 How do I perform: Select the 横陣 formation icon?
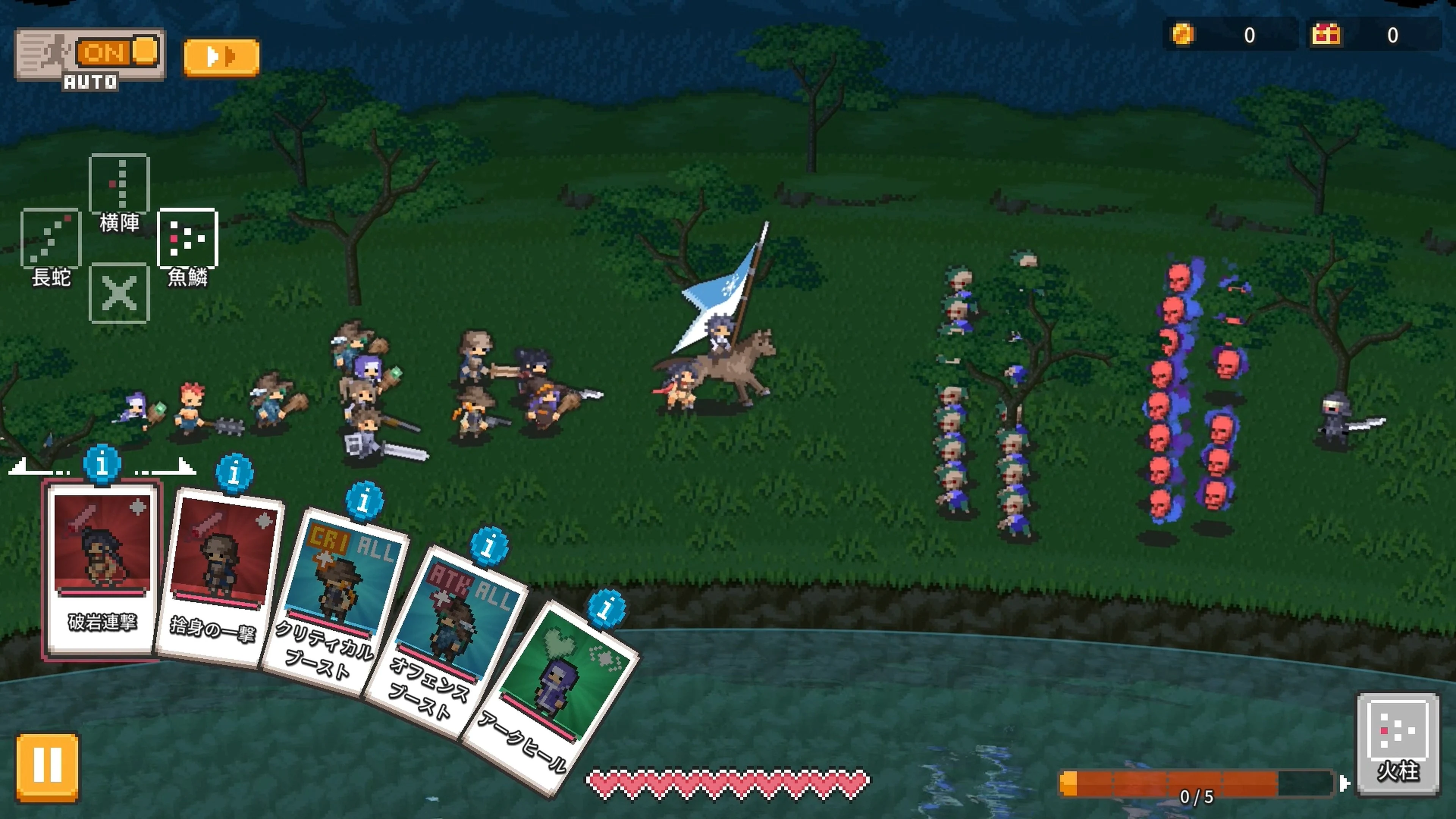(x=119, y=184)
